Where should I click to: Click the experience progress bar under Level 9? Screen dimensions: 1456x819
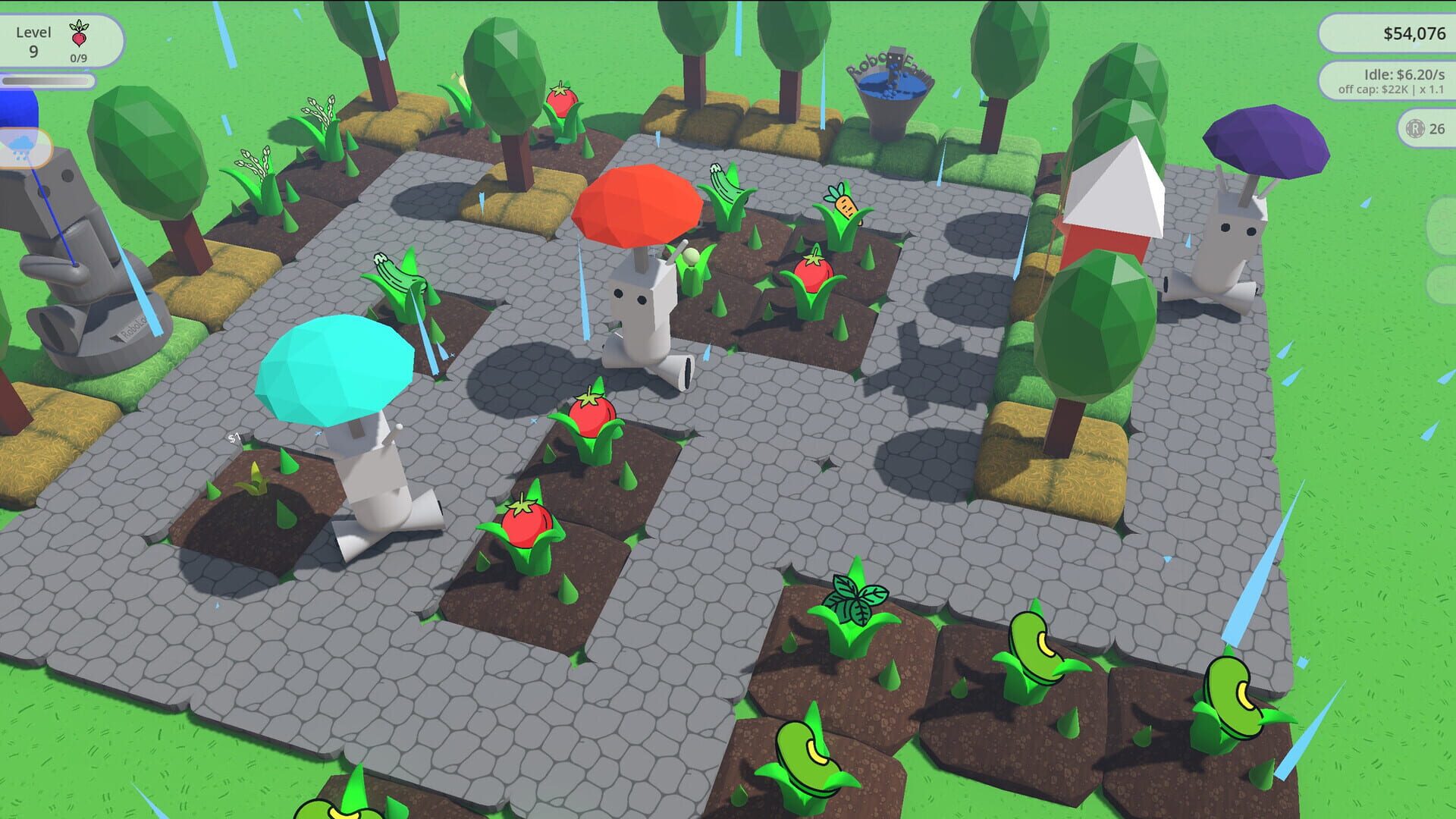point(47,80)
